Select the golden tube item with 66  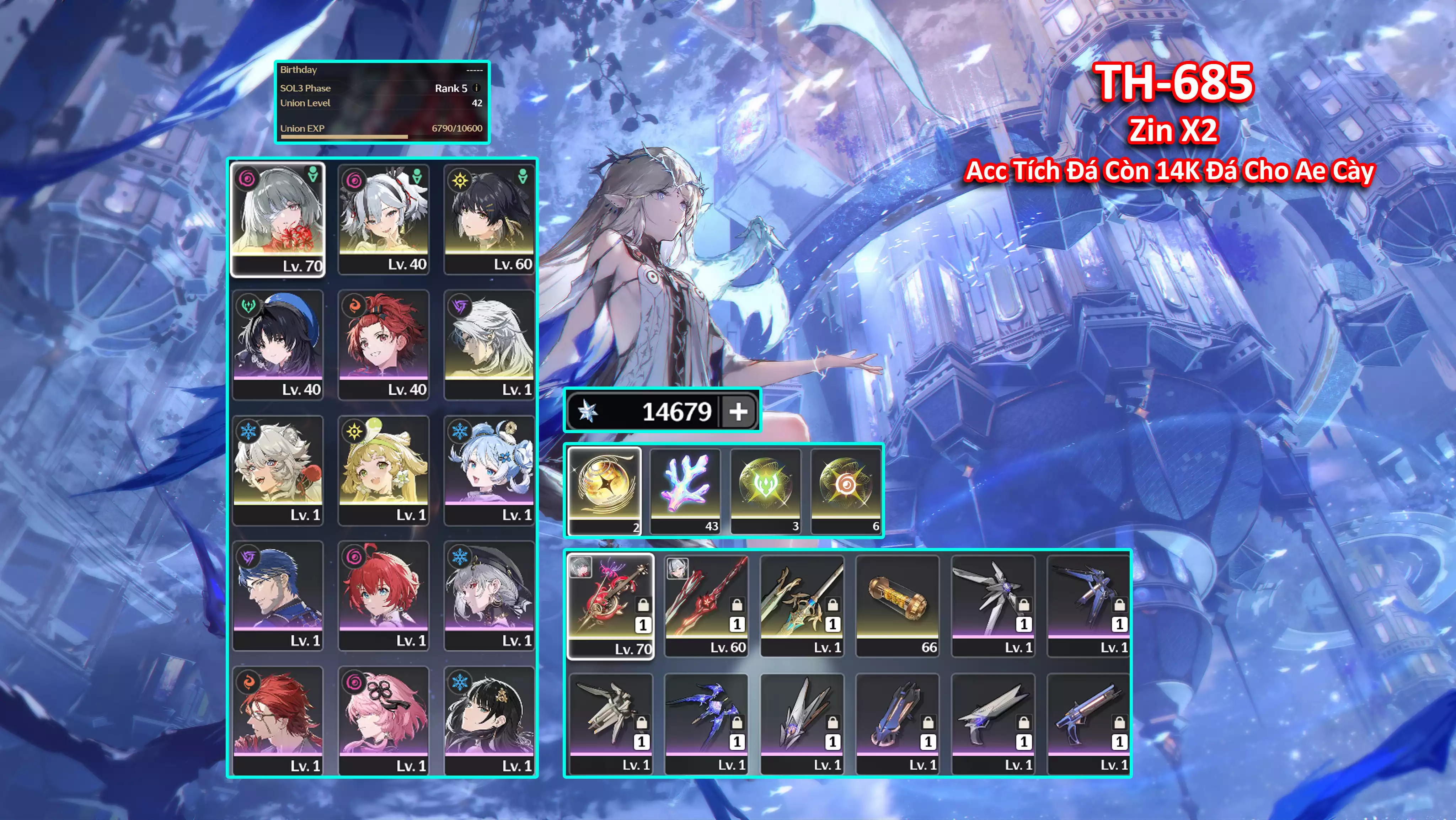coord(898,606)
